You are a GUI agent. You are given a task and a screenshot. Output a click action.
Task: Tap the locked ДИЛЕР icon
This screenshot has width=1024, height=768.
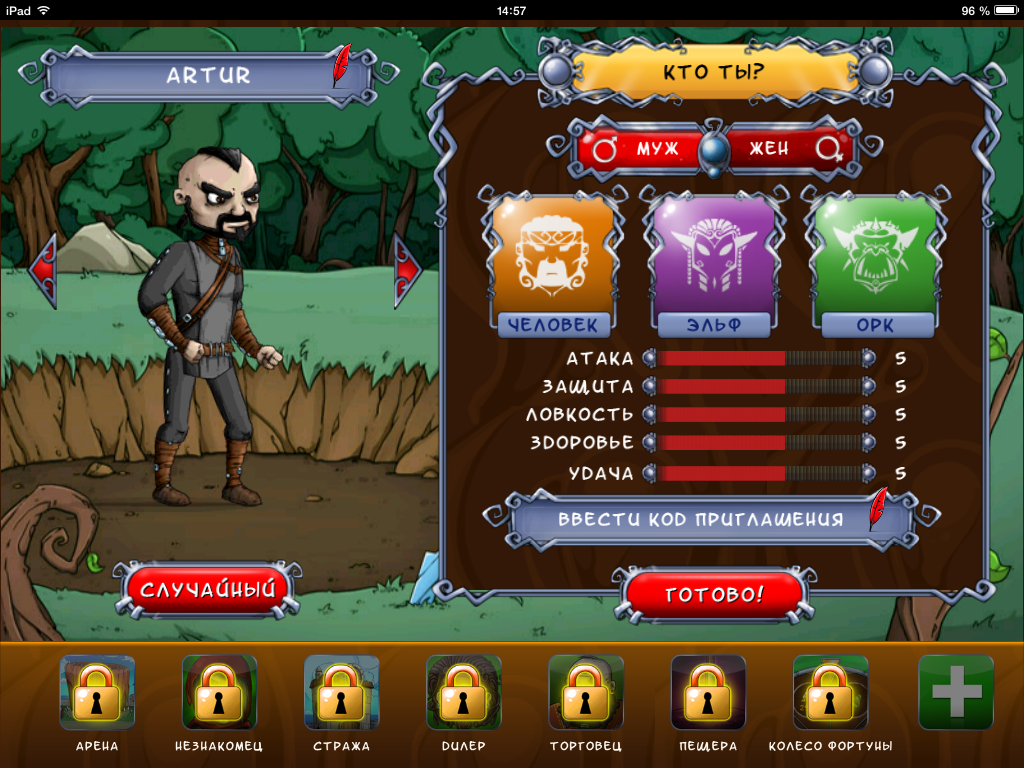pos(463,692)
